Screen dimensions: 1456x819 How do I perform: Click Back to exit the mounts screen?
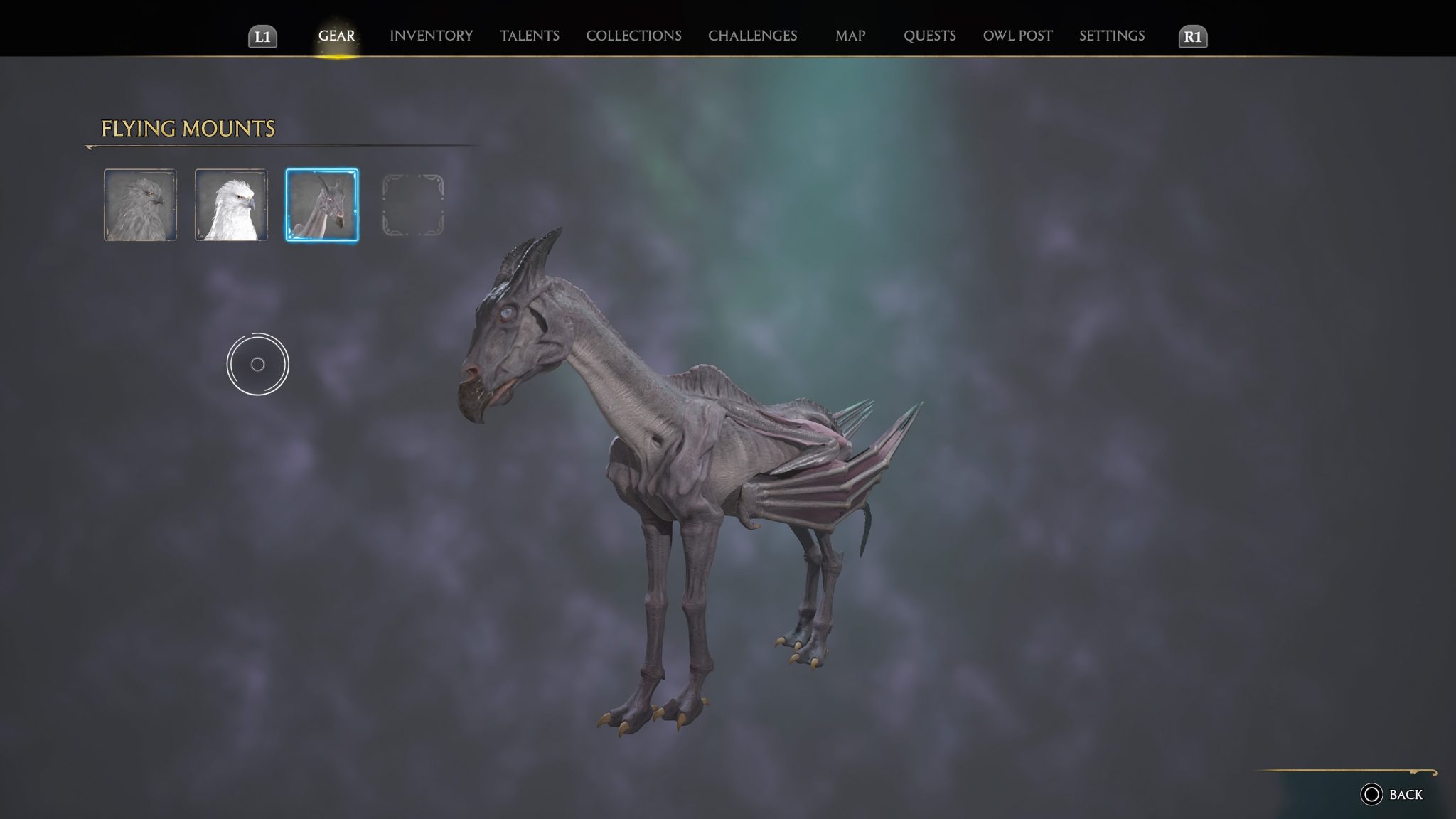pos(1396,794)
